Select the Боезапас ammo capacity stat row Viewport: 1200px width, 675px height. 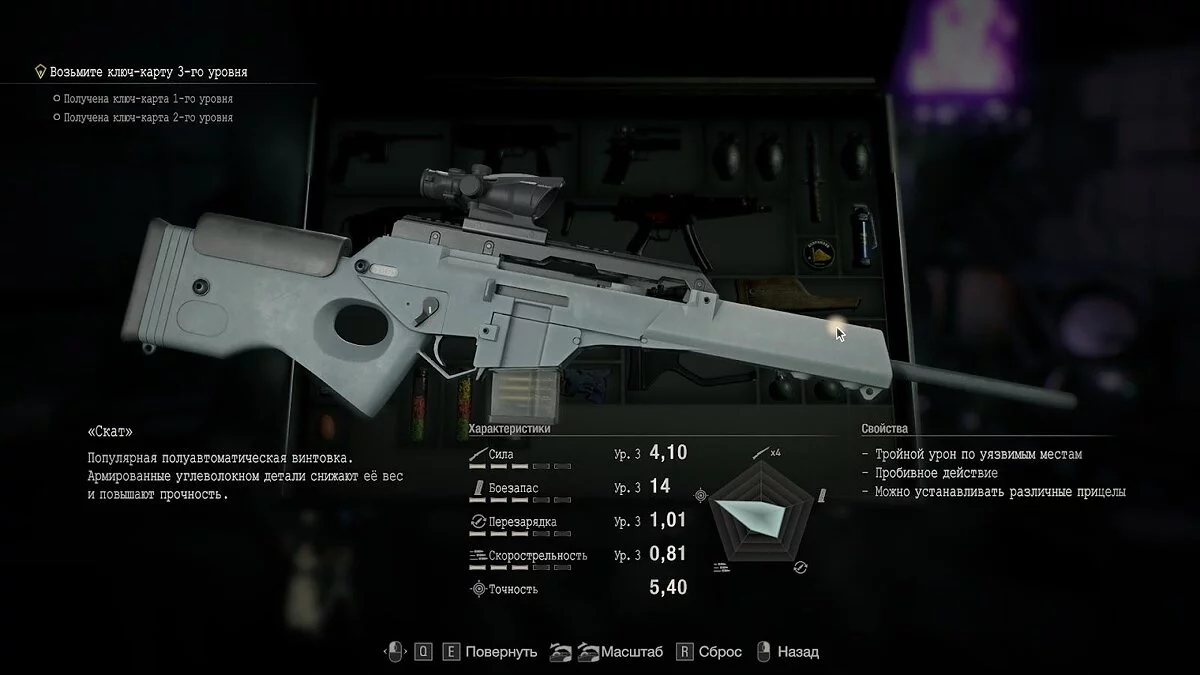coord(577,488)
